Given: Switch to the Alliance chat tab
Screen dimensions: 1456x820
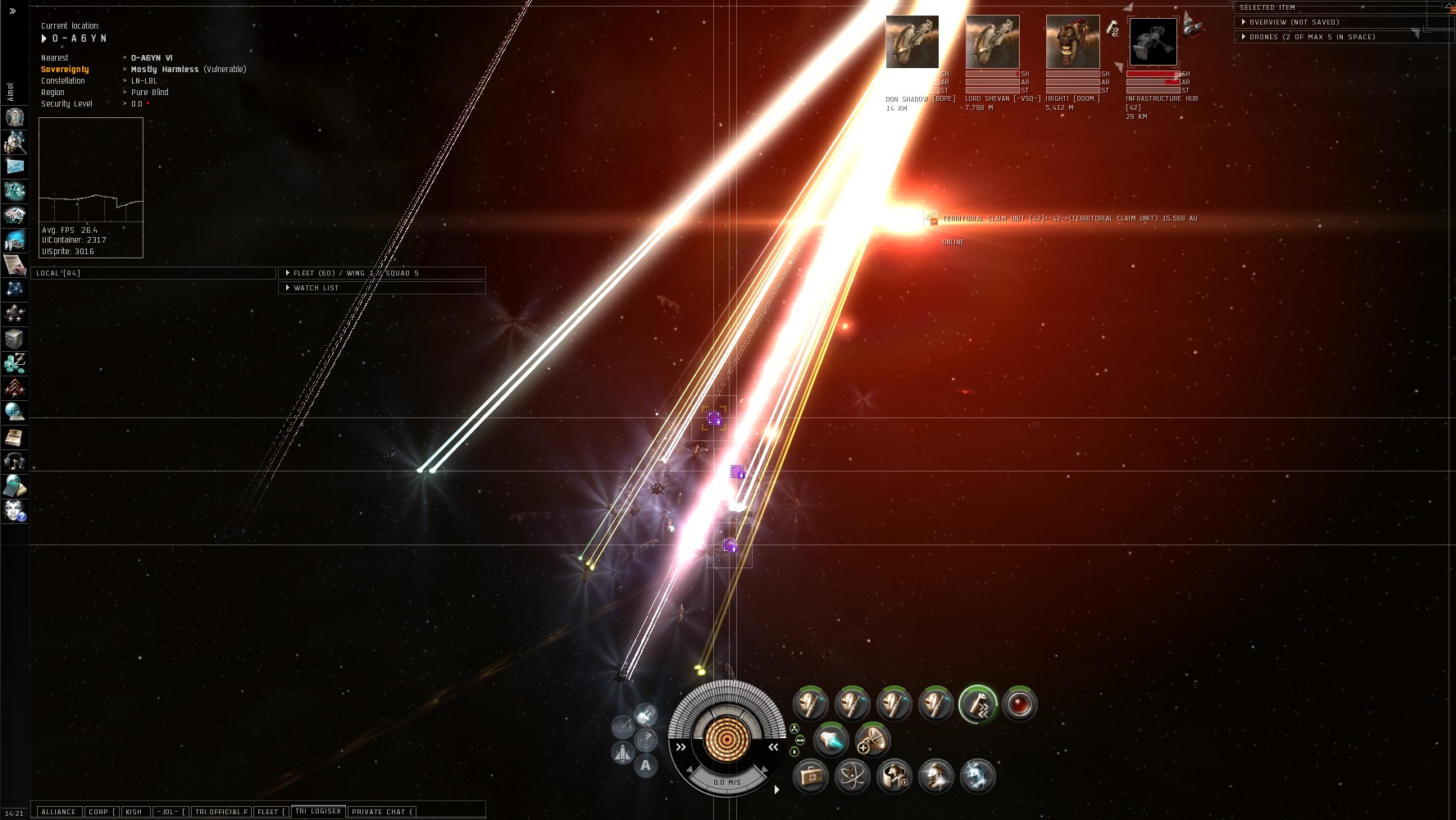Looking at the screenshot, I should (58, 812).
